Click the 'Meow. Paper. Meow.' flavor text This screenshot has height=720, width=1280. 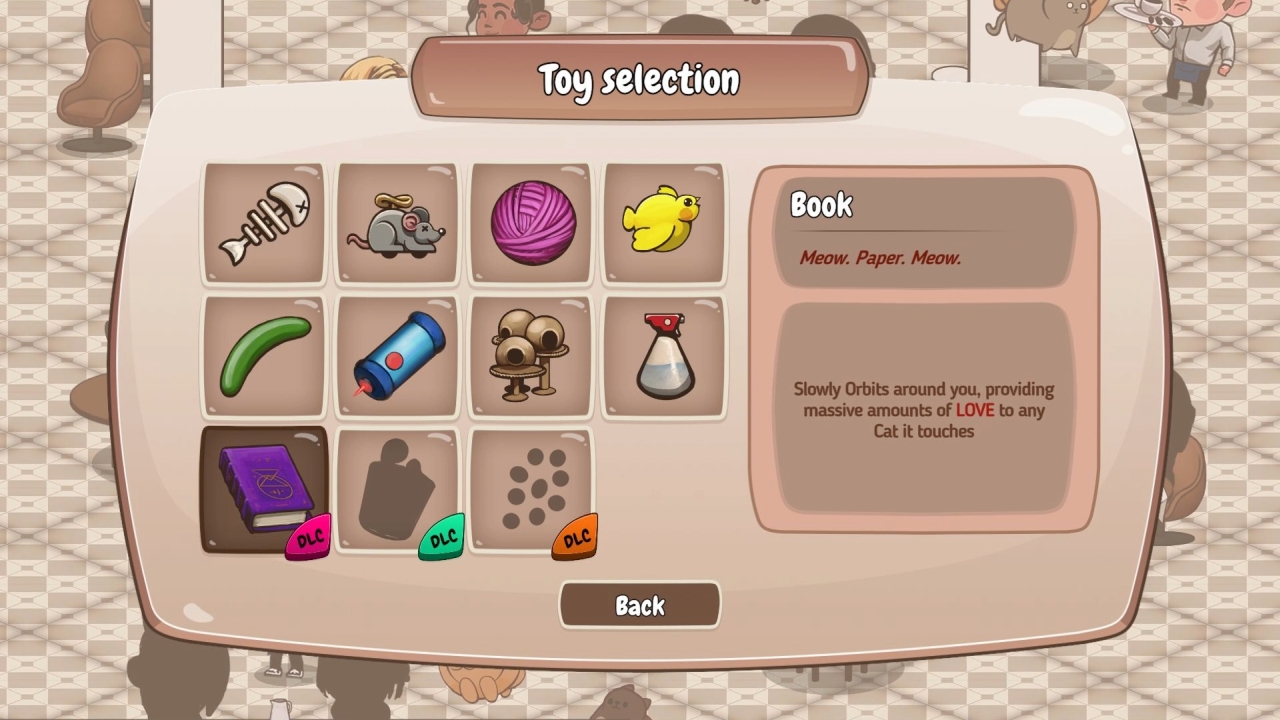[x=881, y=257]
